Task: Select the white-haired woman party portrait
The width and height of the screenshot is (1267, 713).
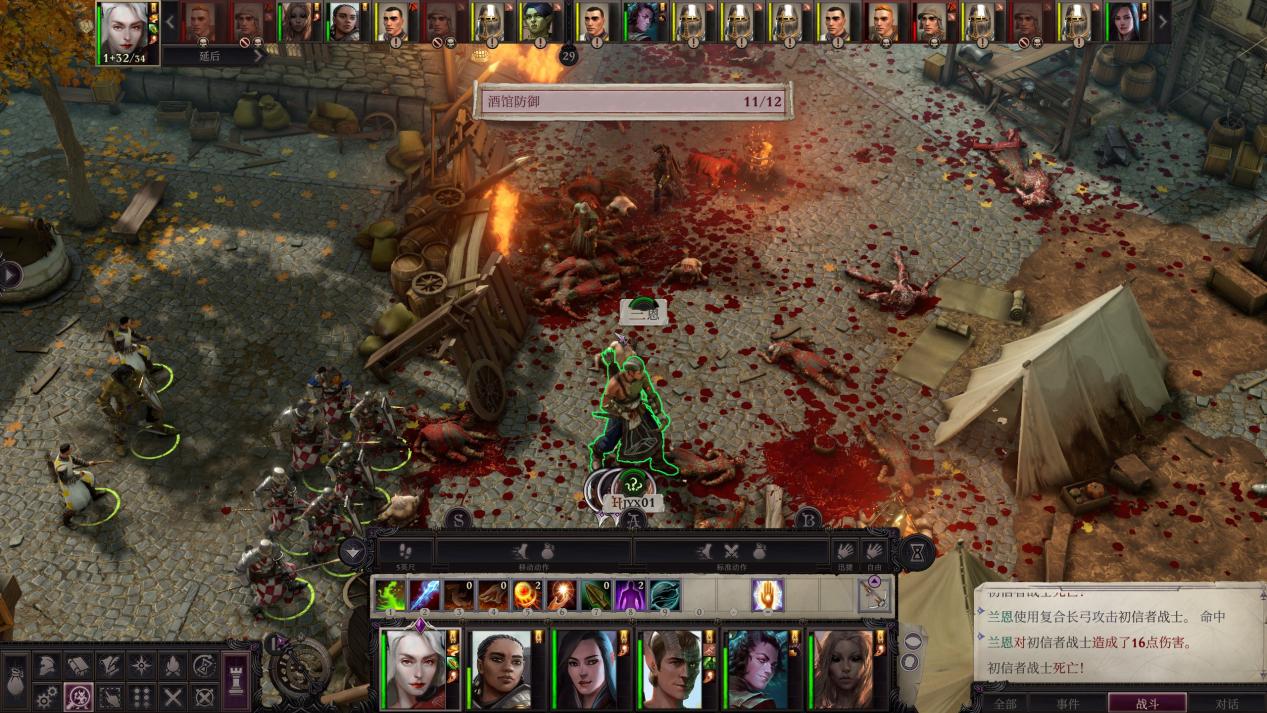Action: pyautogui.click(x=415, y=668)
